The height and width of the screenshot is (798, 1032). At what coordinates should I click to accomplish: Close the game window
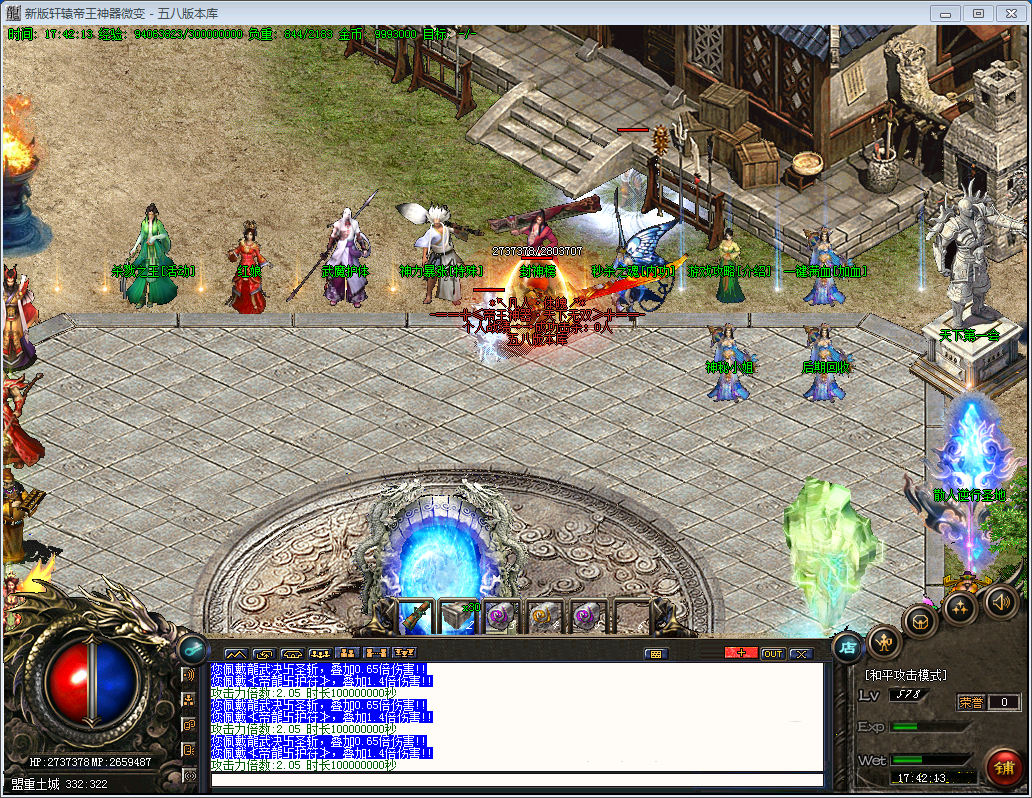tap(1009, 13)
